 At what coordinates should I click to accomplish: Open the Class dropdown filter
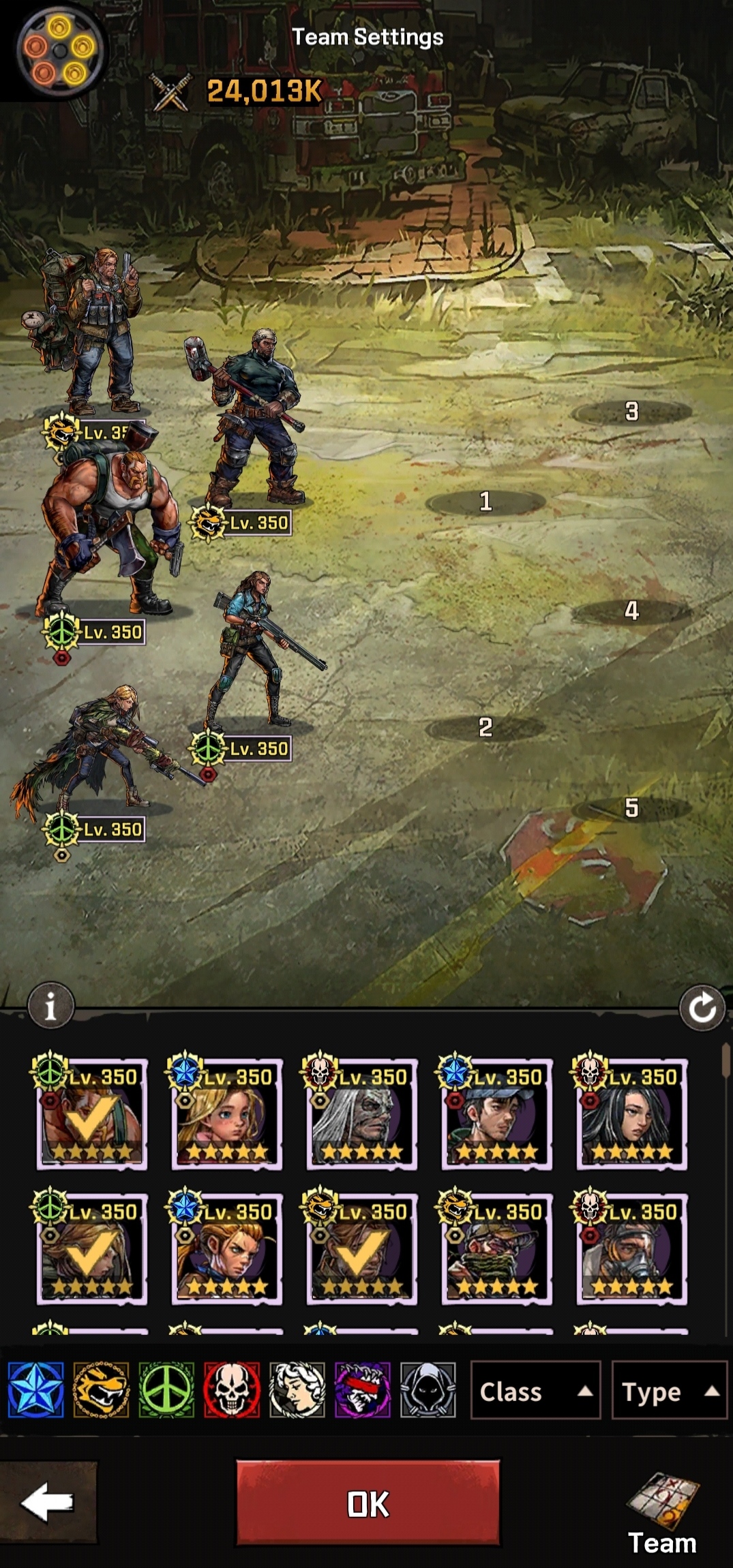point(535,1391)
